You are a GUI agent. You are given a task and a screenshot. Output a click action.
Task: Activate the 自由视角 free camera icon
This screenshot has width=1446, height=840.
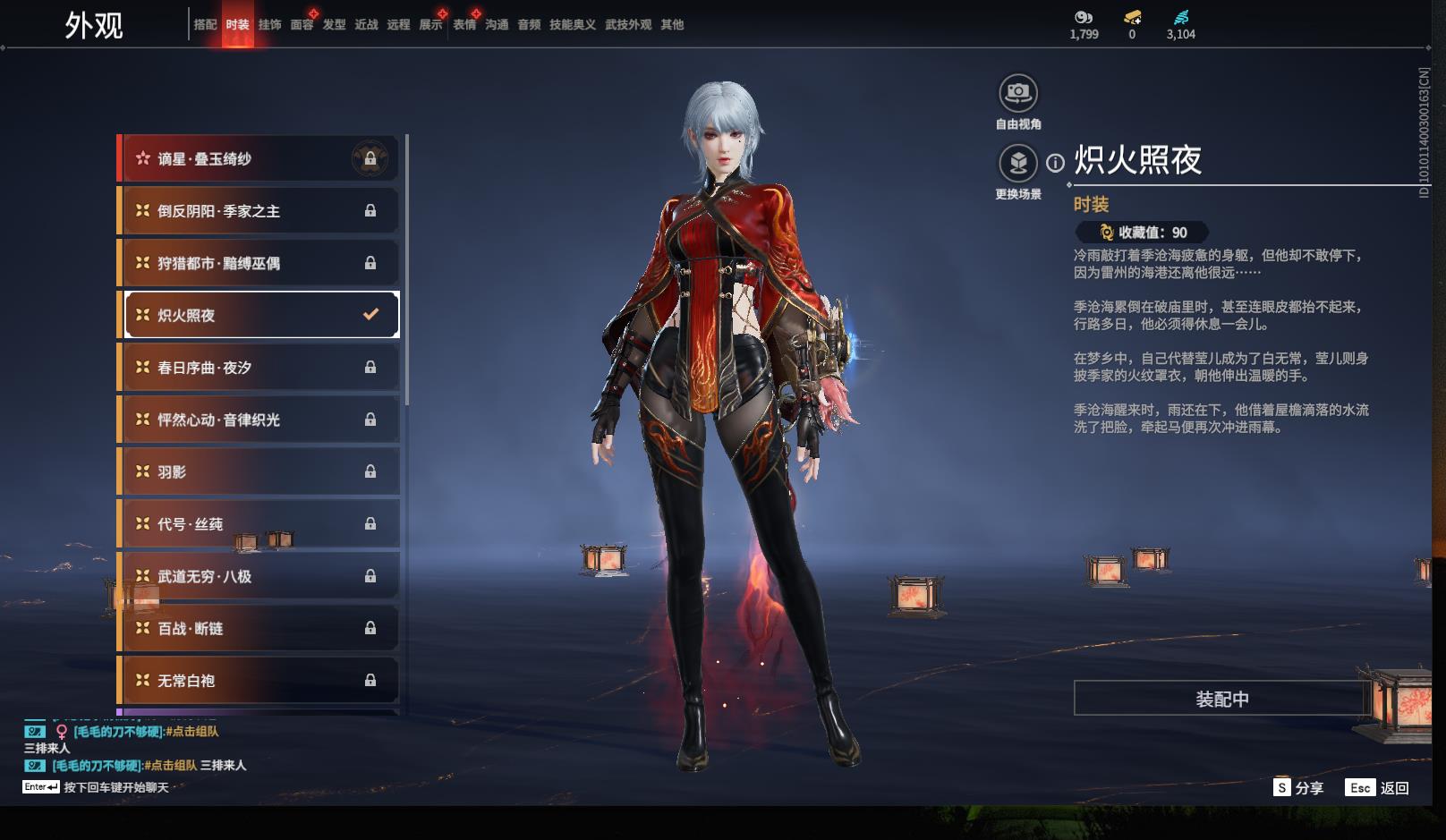point(1017,93)
